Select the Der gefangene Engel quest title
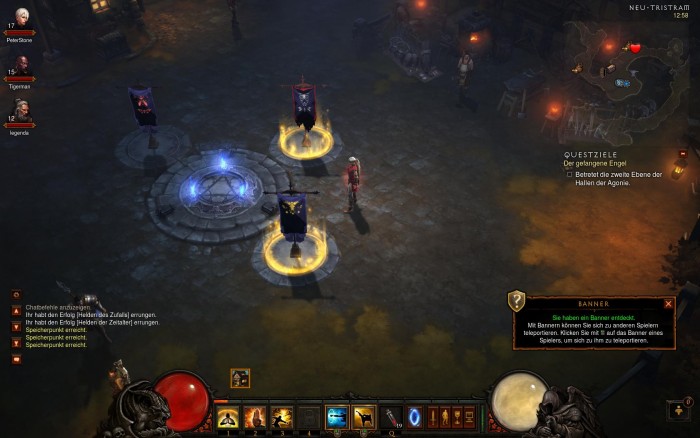700x438 pixels. 595,163
